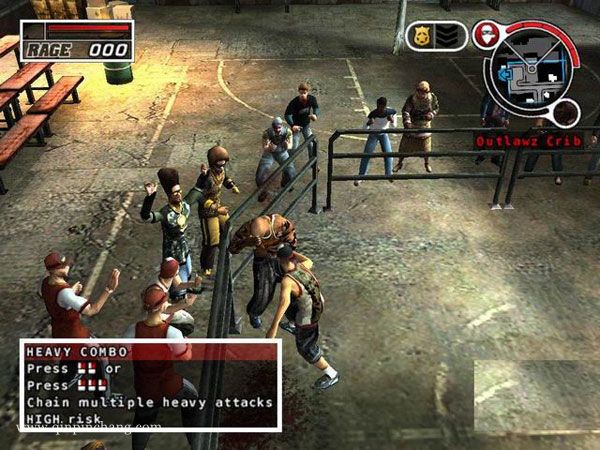Click the gold police badge icon
This screenshot has width=600, height=450.
(x=423, y=37)
